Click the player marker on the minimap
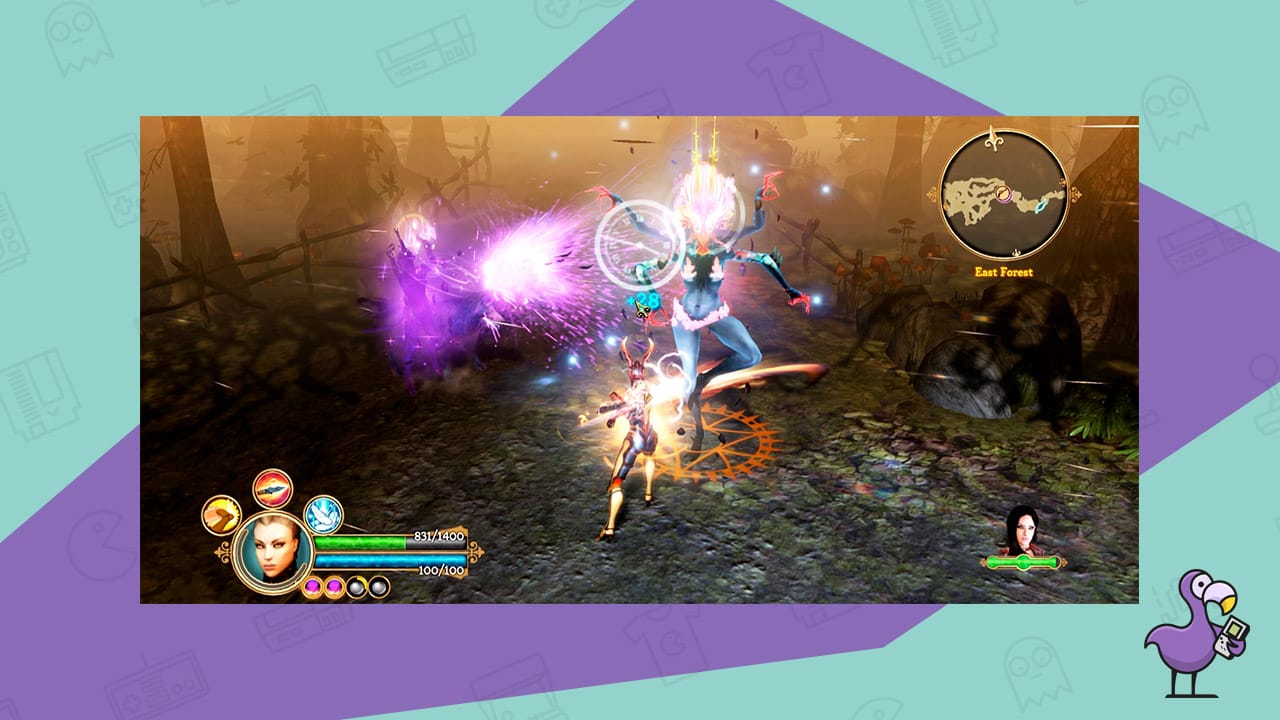The width and height of the screenshot is (1280, 720). click(x=1004, y=194)
